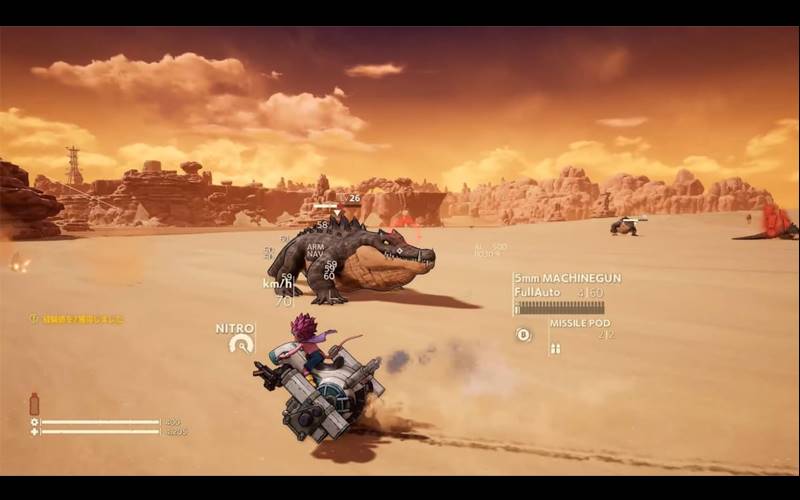800x500 pixels.
Task: Click the yellow quest objective notice
Action: [x=76, y=319]
